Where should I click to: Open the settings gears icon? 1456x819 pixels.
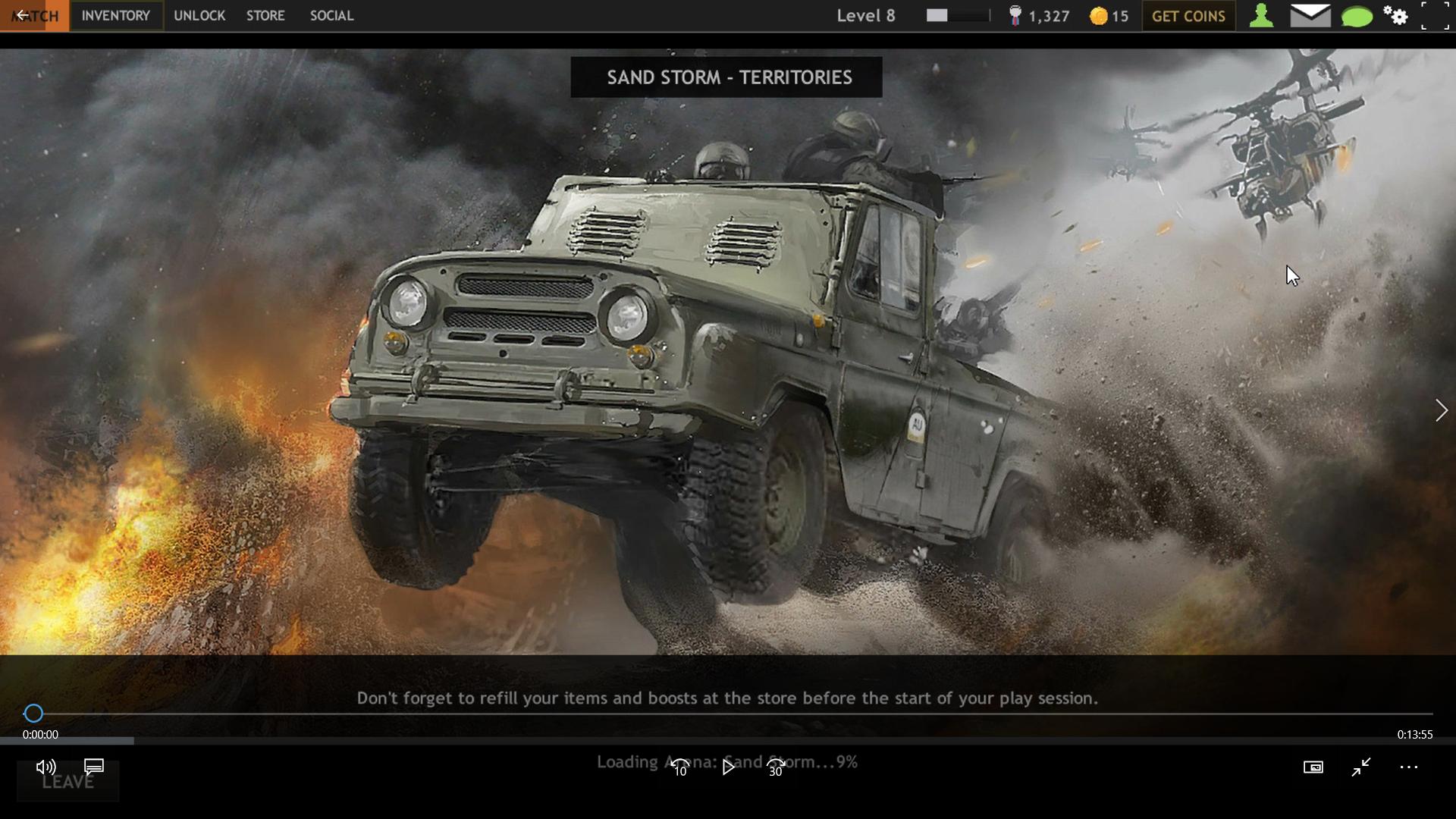coord(1395,16)
